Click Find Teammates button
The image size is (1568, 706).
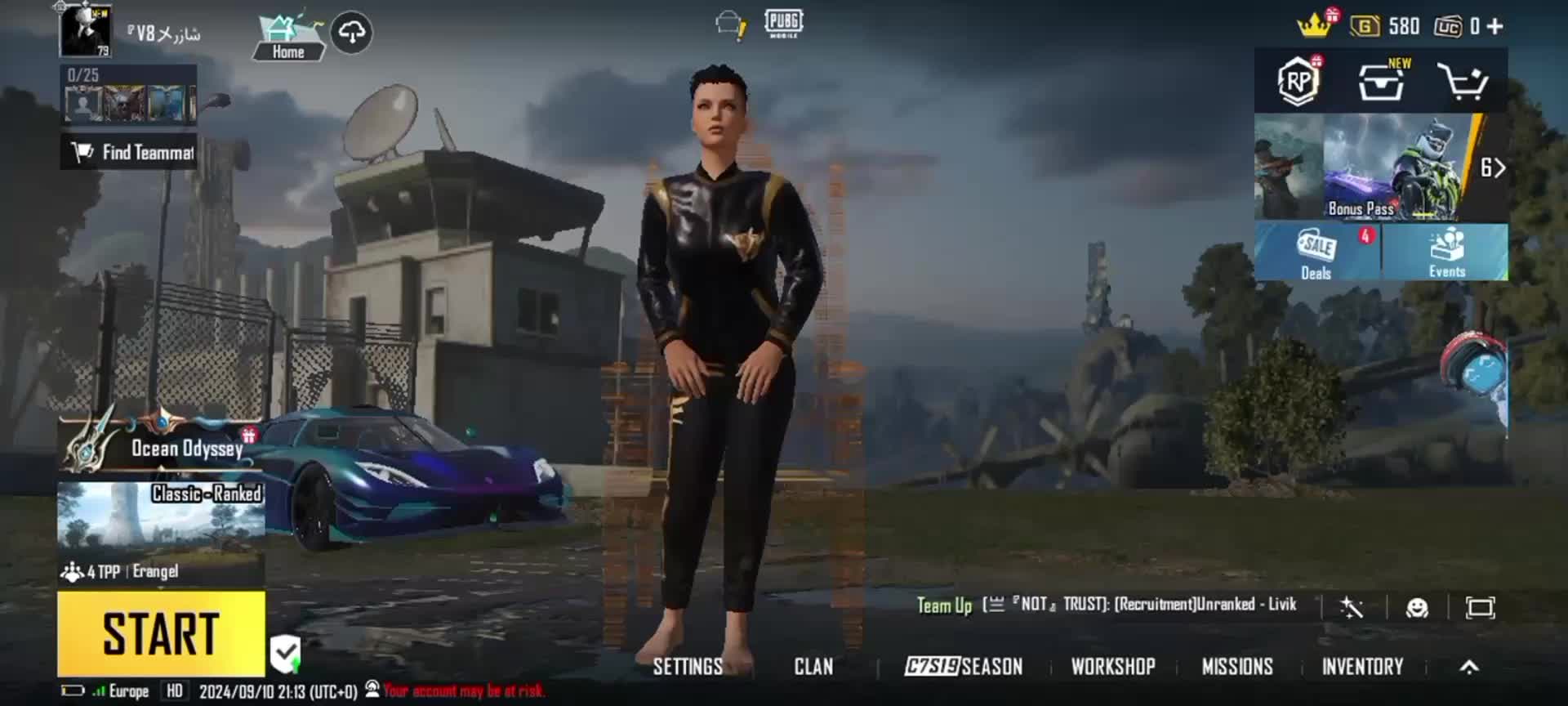click(129, 152)
